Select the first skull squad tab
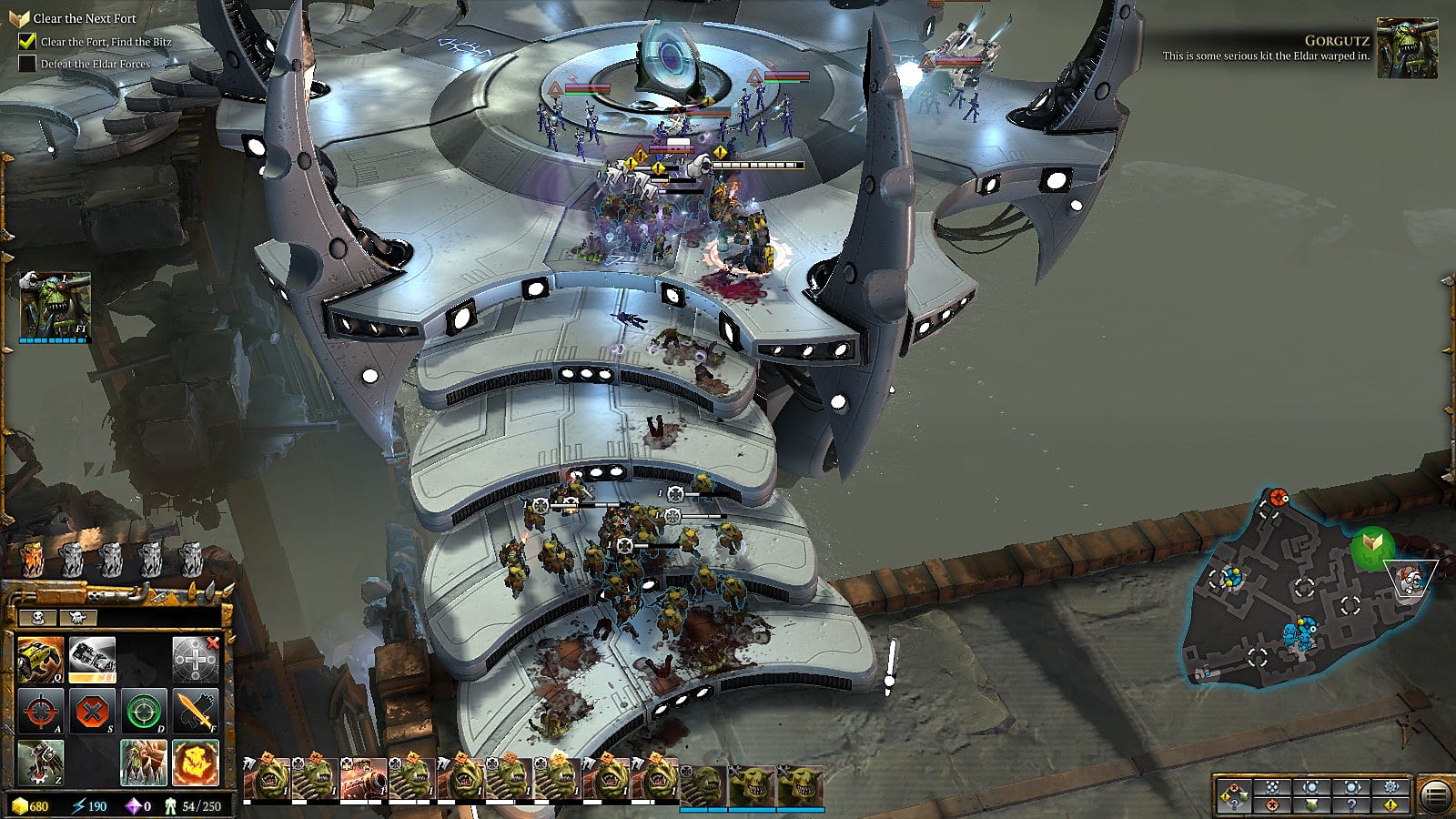Screen dimensions: 1456x819 coord(38,618)
